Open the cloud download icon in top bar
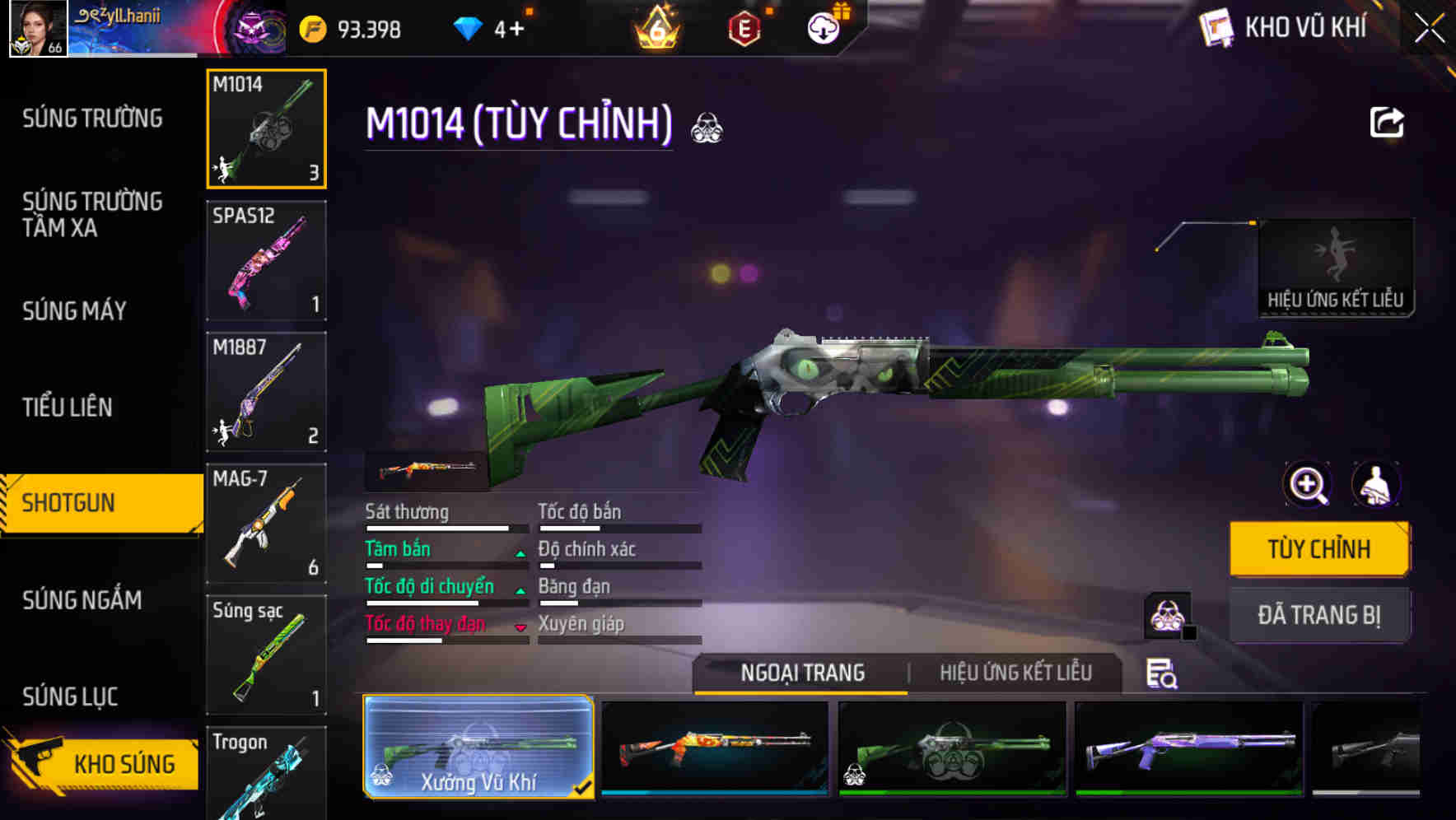 [822, 28]
